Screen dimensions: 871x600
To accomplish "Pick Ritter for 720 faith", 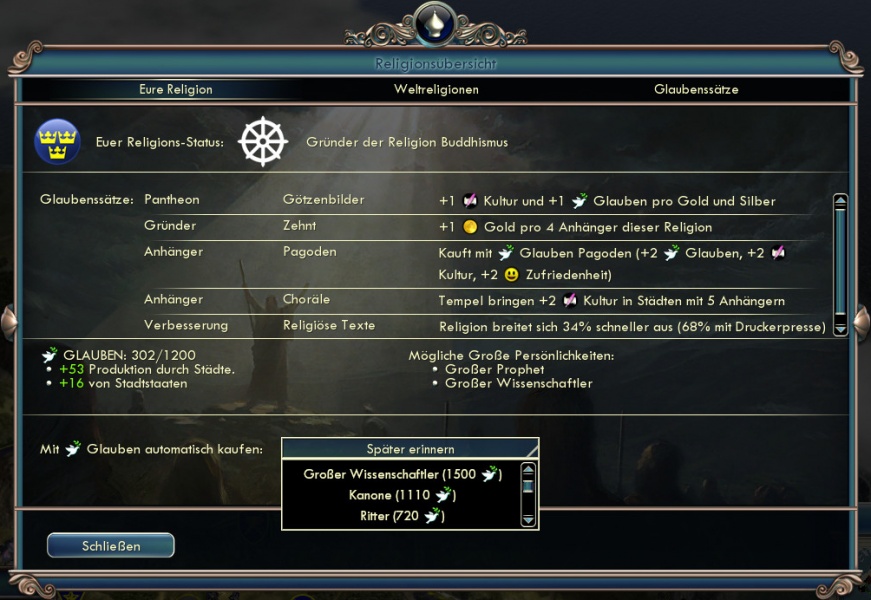I will [402, 516].
